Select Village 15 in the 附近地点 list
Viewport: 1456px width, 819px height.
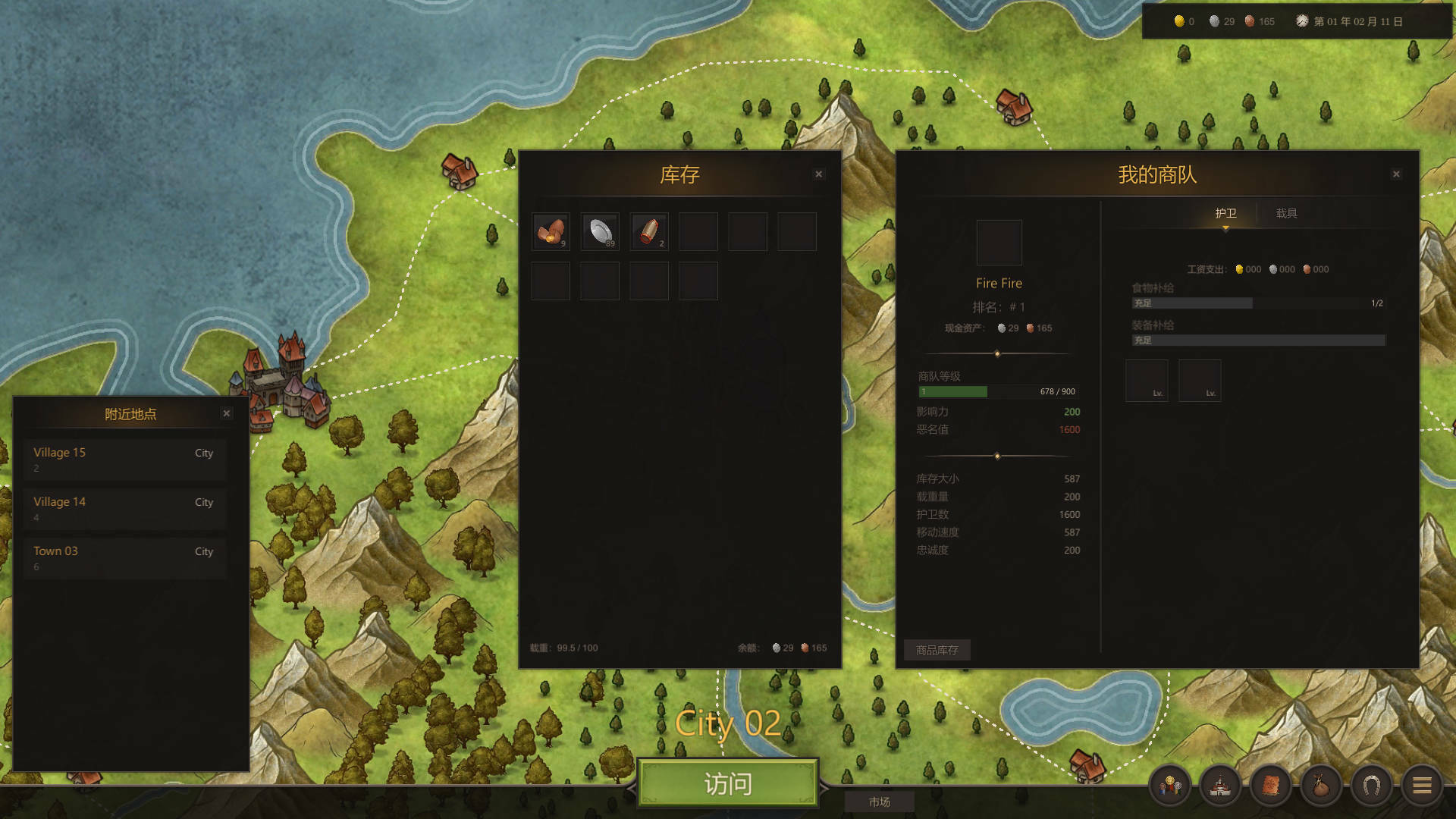124,459
